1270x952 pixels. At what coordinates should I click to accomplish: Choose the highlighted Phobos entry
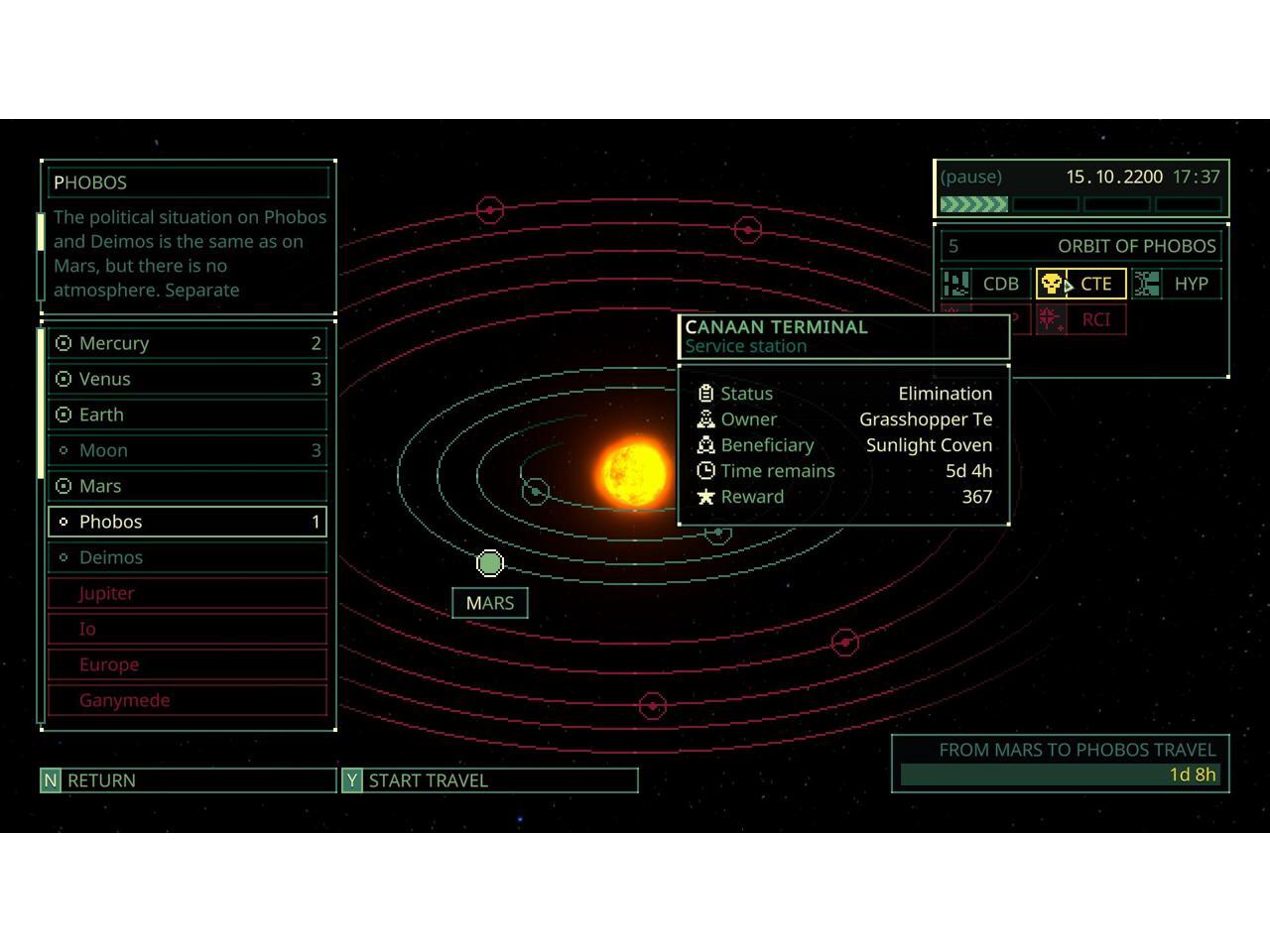pos(188,522)
